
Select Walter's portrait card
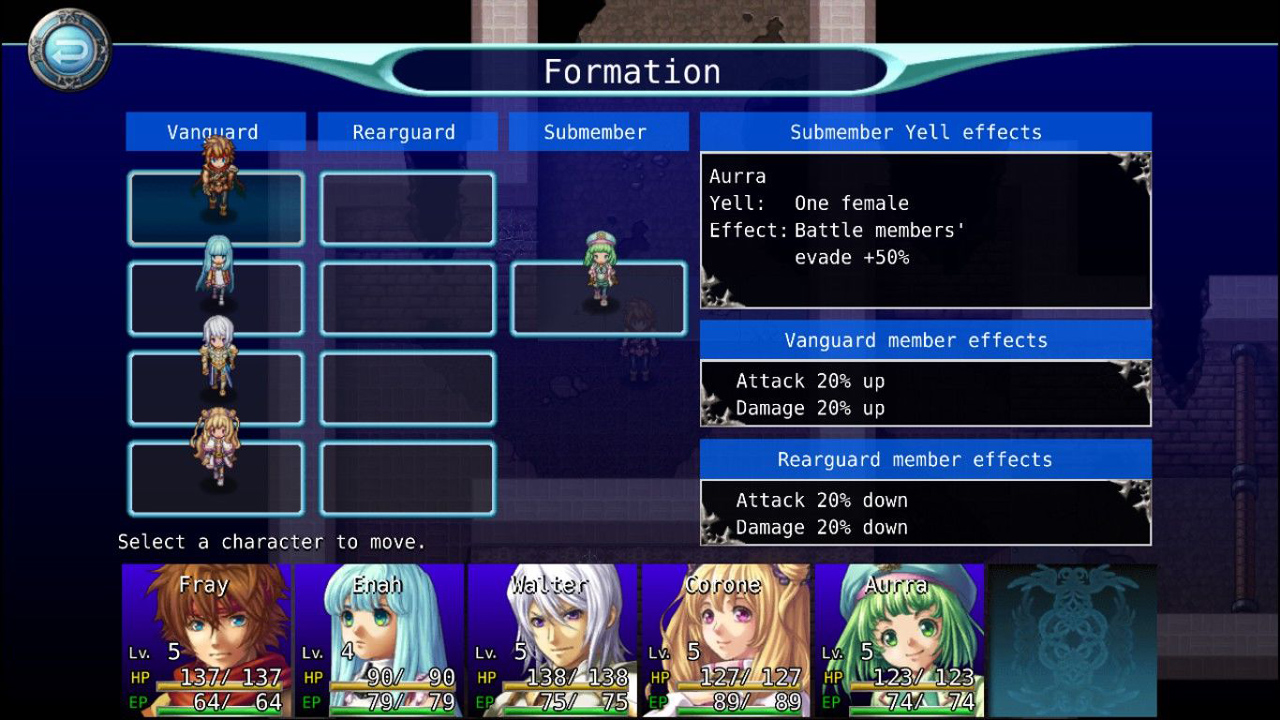point(552,640)
